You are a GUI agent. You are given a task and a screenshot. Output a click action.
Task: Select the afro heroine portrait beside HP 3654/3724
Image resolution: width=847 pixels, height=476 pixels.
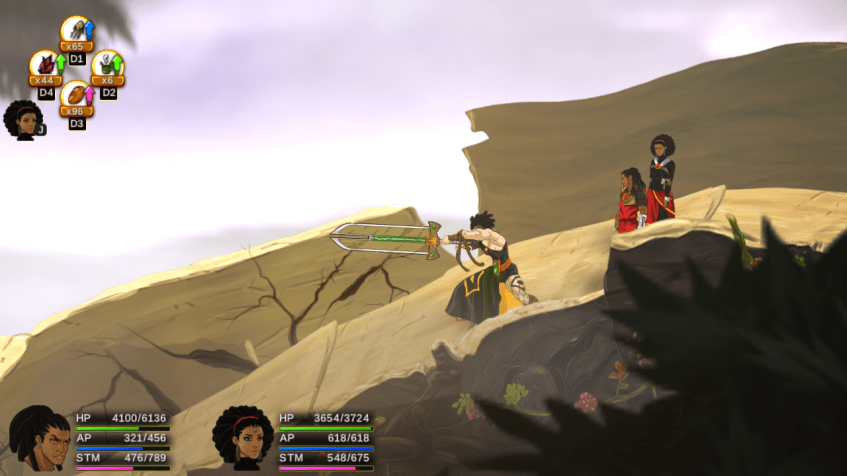pyautogui.click(x=242, y=438)
